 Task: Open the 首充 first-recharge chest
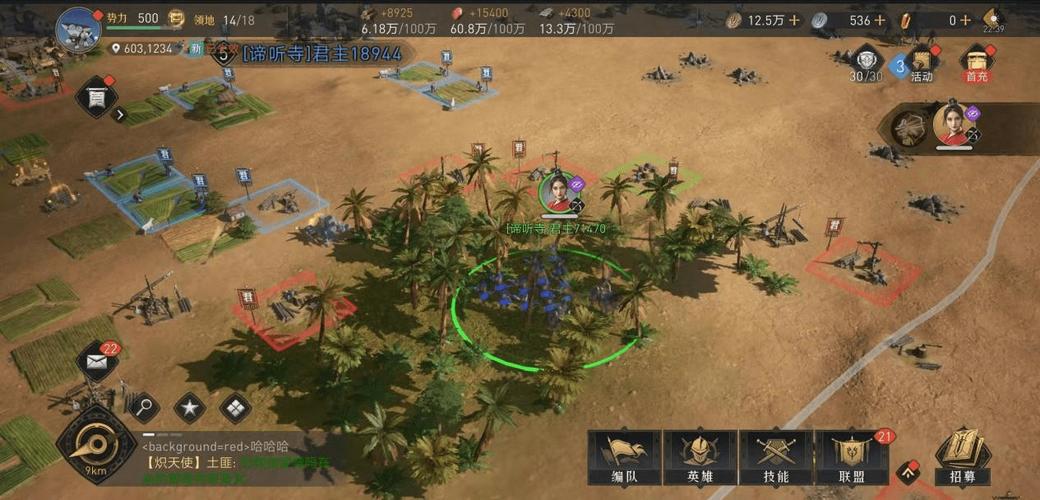(x=977, y=62)
